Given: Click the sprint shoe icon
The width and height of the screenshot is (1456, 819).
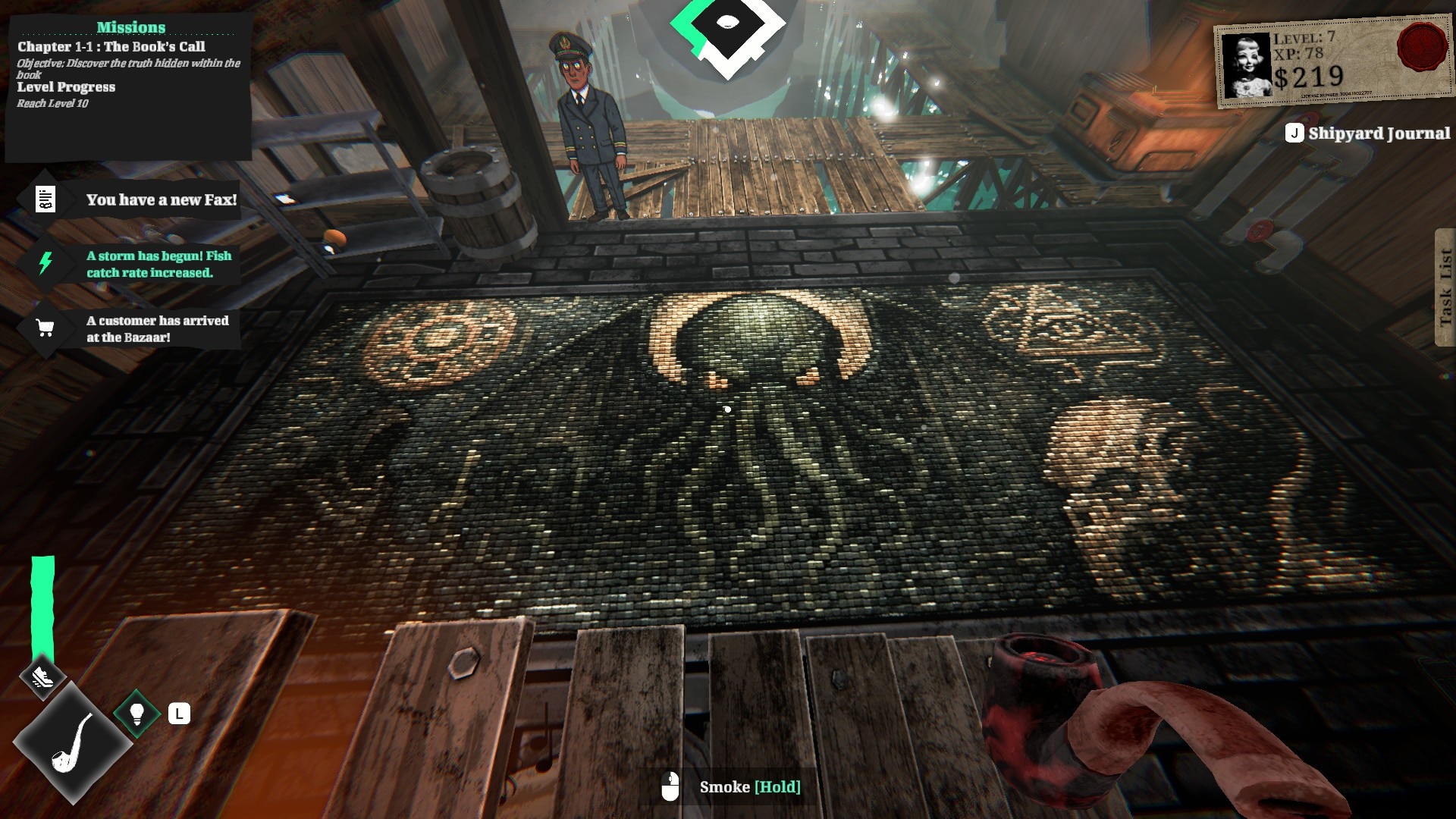Looking at the screenshot, I should click(42, 676).
